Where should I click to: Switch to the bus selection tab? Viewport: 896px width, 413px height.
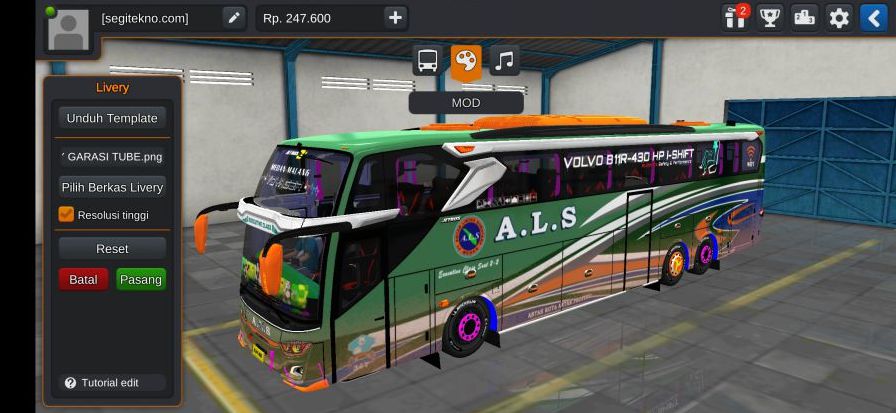[x=428, y=61]
